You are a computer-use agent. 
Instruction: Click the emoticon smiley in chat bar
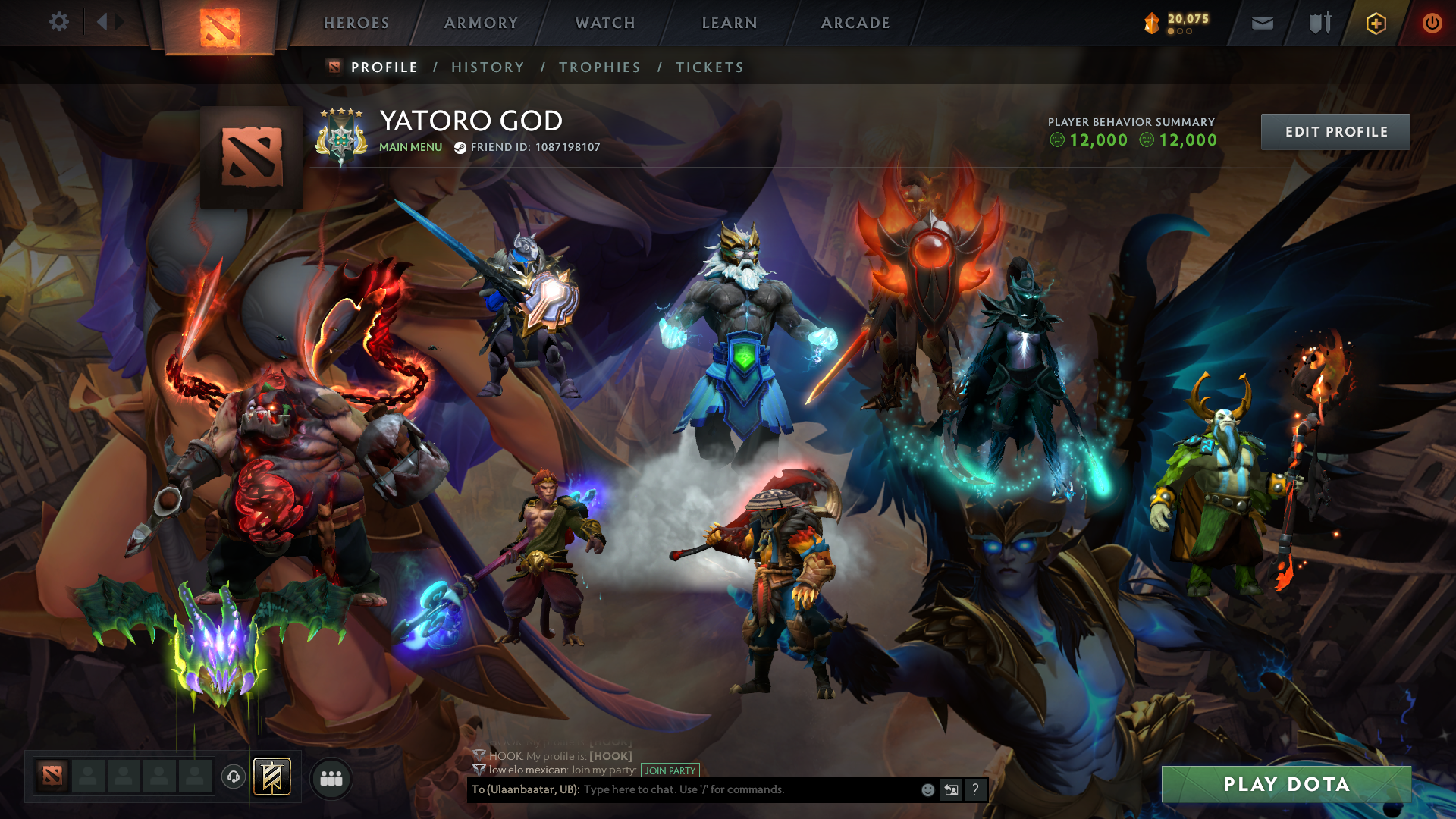pos(927,789)
